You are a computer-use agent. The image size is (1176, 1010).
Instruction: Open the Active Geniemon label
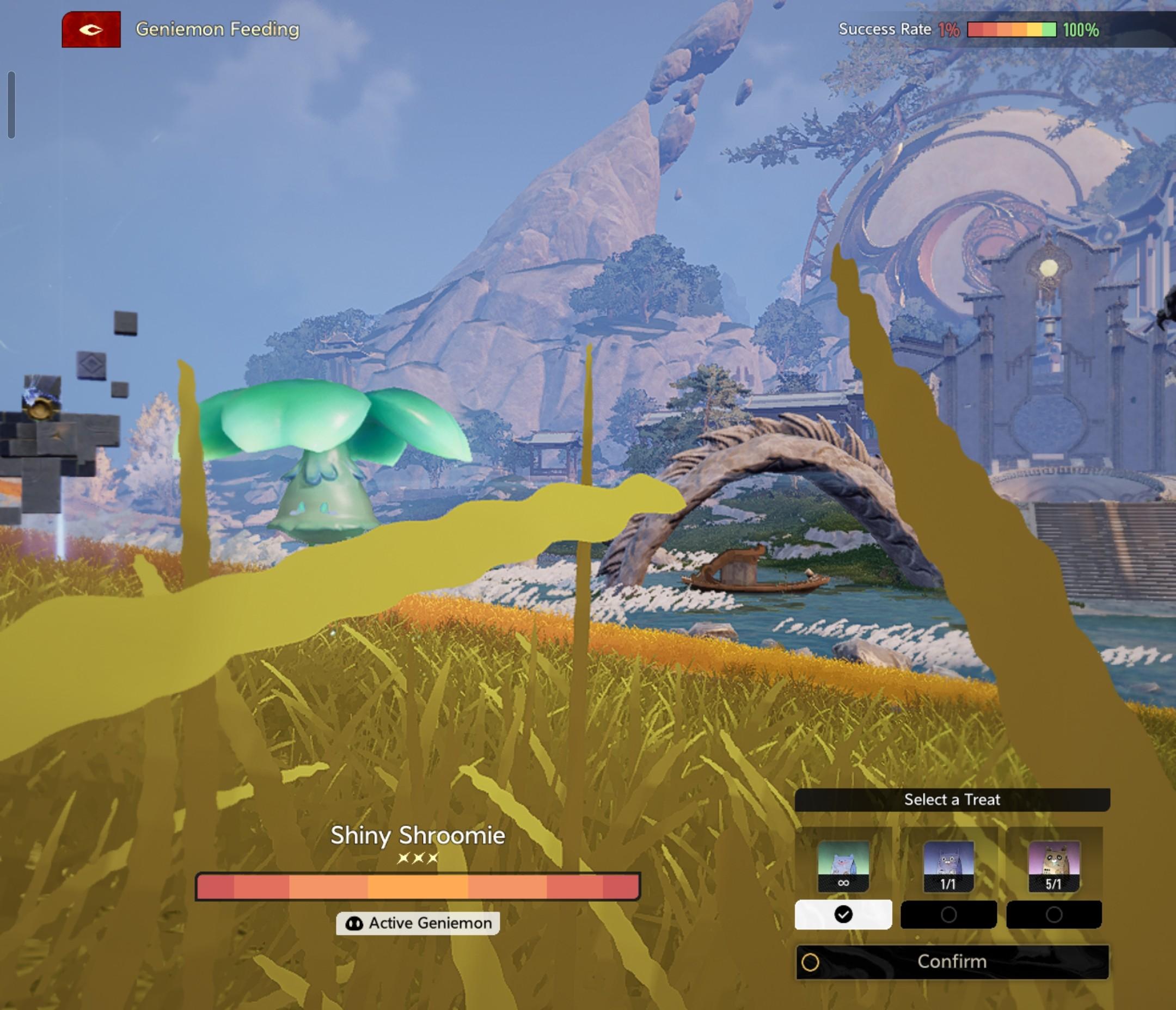(x=418, y=923)
